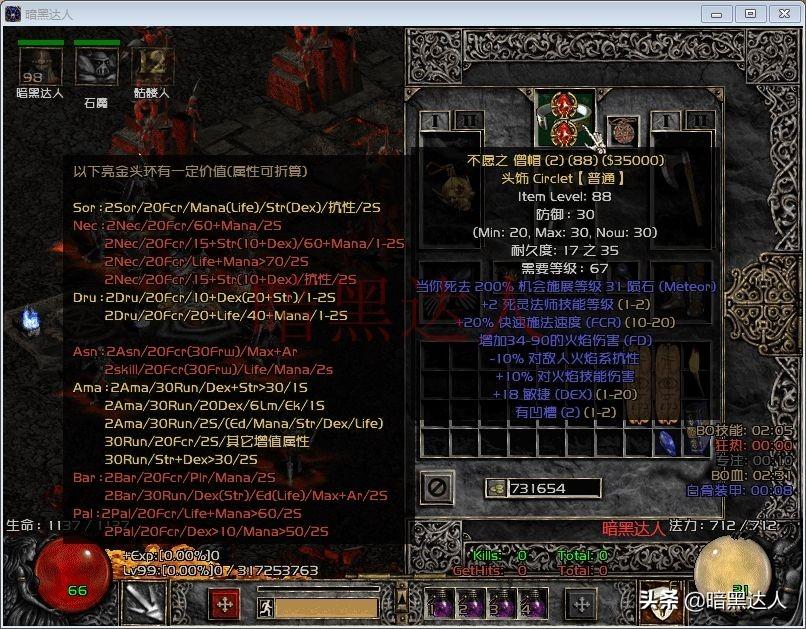The width and height of the screenshot is (806, 629).
Task: Select the blue gem in inventory grid
Action: pyautogui.click(x=665, y=440)
